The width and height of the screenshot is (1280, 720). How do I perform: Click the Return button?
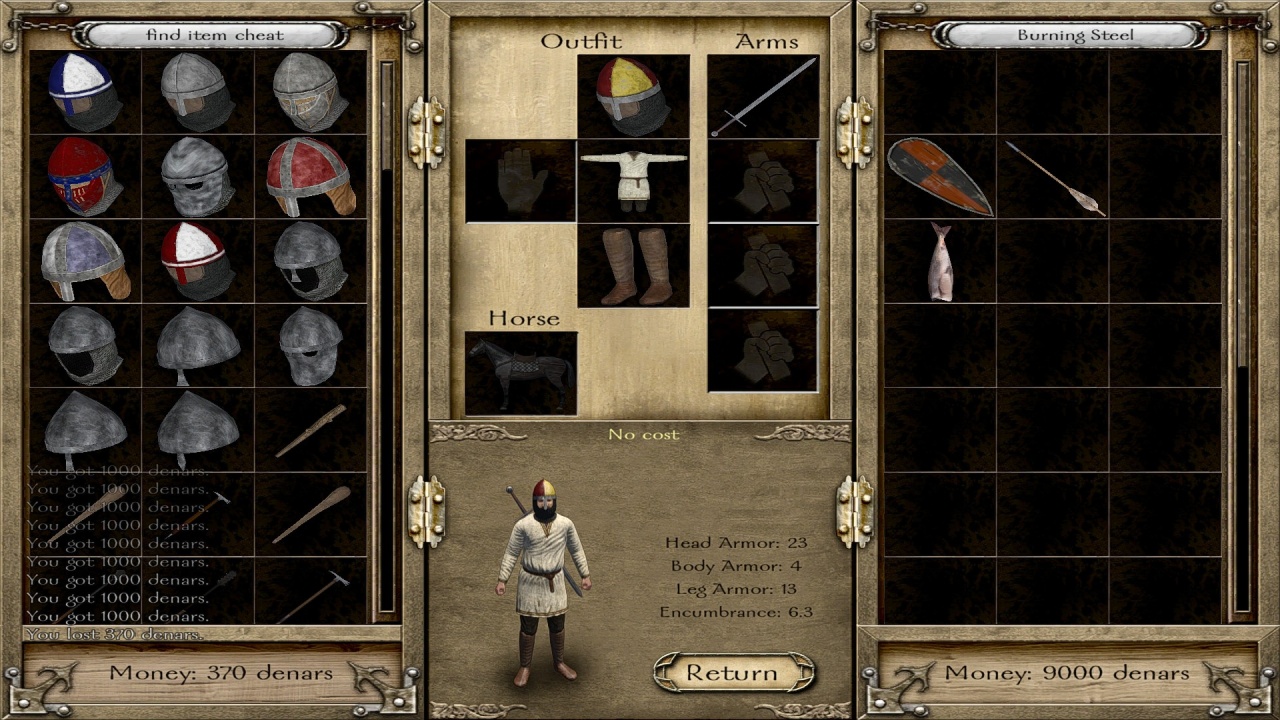[733, 673]
